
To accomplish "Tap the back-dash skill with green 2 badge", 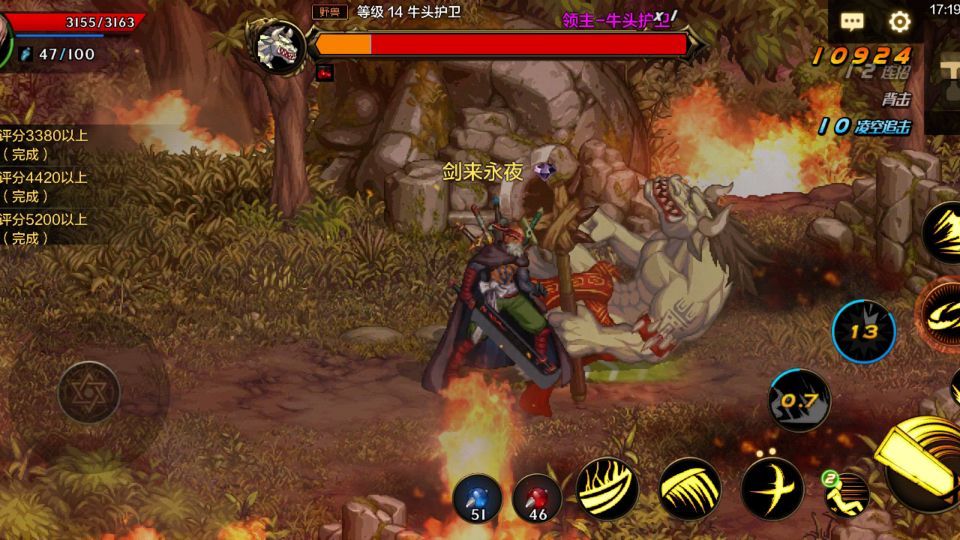I will [845, 492].
